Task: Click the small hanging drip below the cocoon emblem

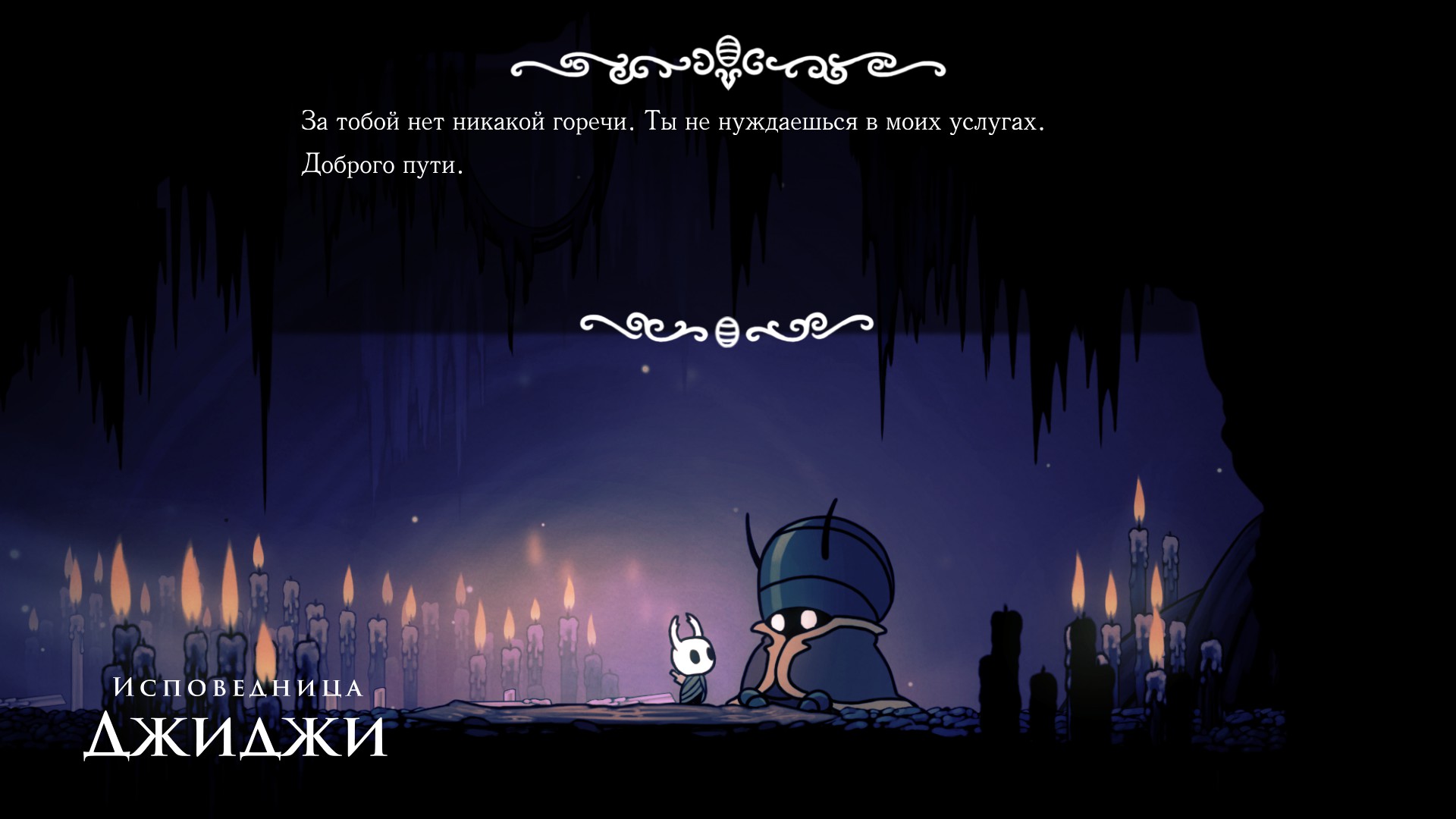Action: [726, 83]
